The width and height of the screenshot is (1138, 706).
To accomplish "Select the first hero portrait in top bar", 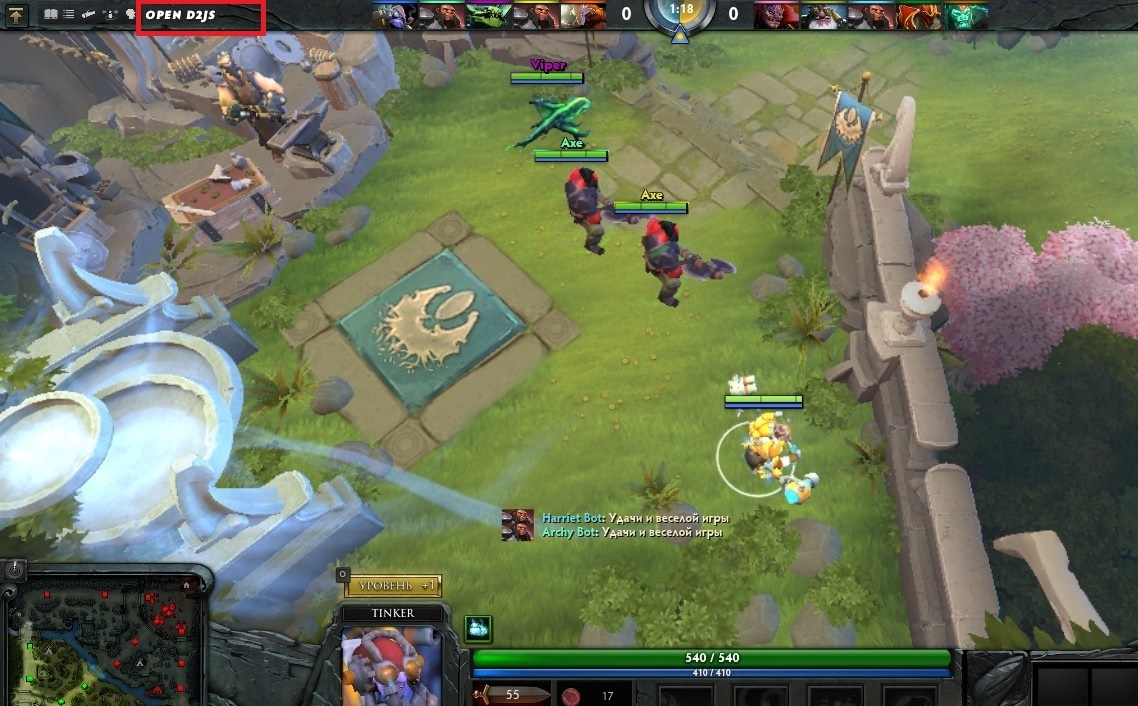I will click(x=393, y=15).
